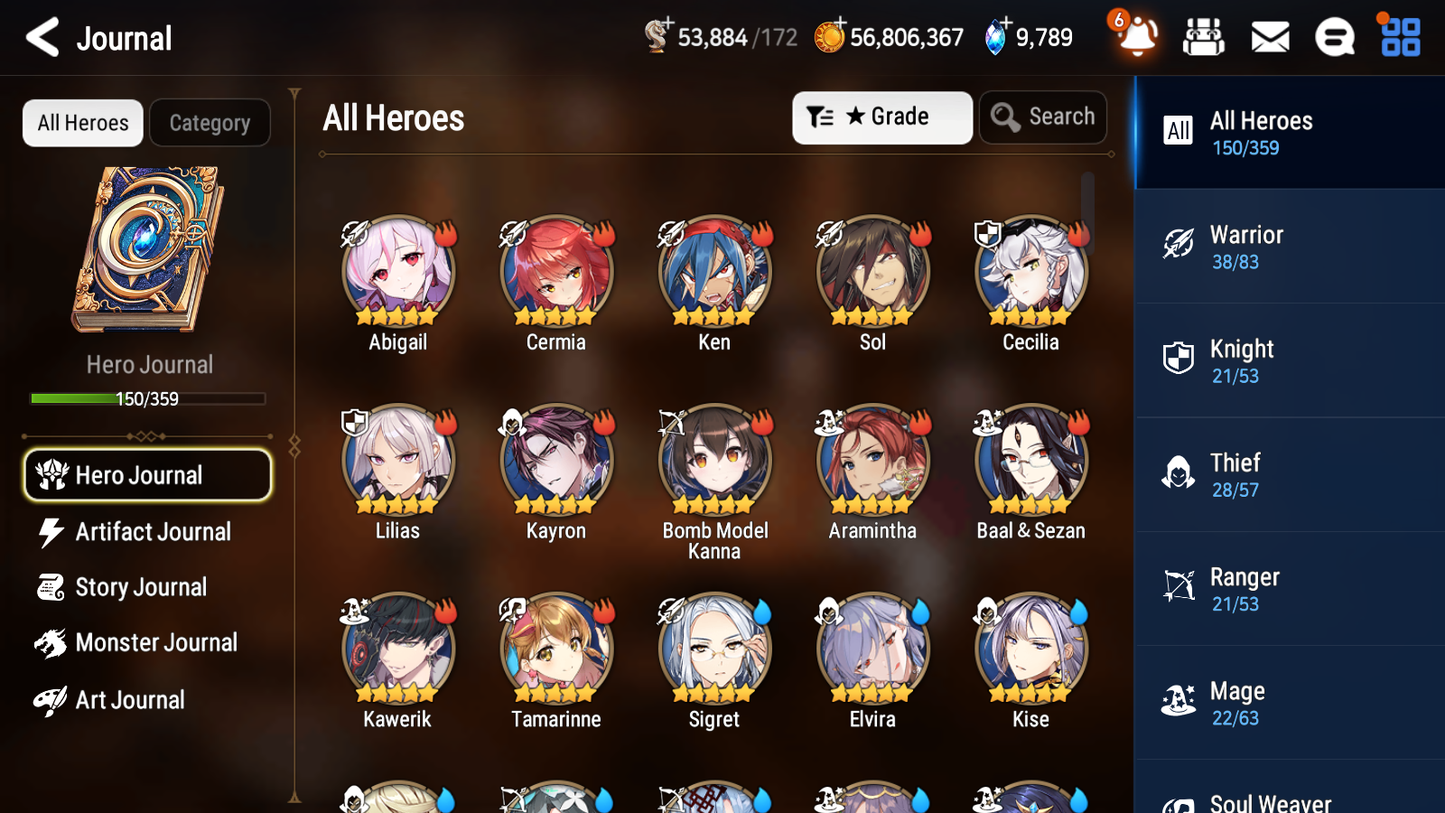Image resolution: width=1445 pixels, height=813 pixels.
Task: Open the Grade filter dropdown
Action: tap(882, 117)
